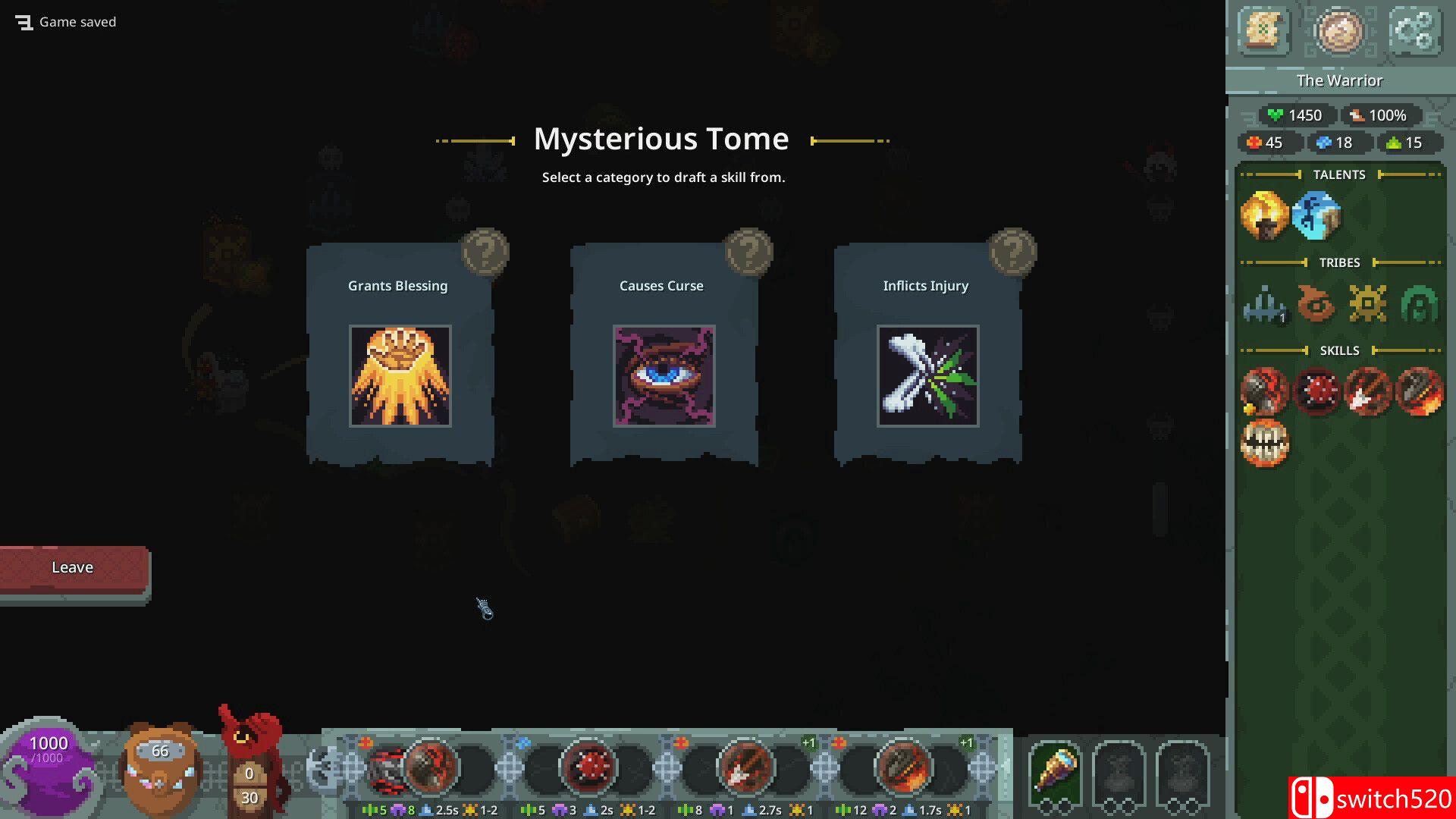
Task: Click the round medallion button in sidebar
Action: click(1339, 31)
